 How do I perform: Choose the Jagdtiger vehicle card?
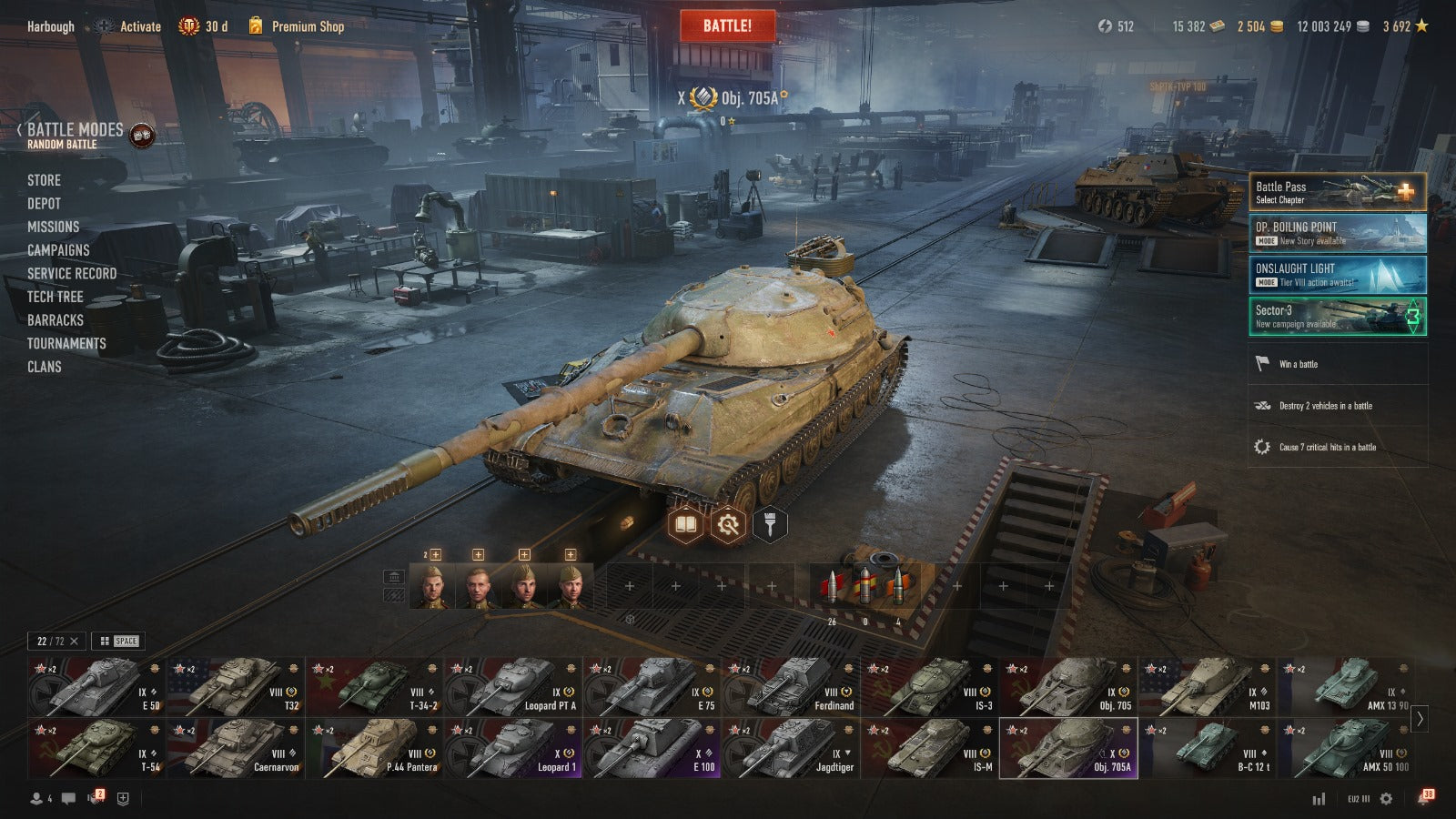(x=790, y=748)
